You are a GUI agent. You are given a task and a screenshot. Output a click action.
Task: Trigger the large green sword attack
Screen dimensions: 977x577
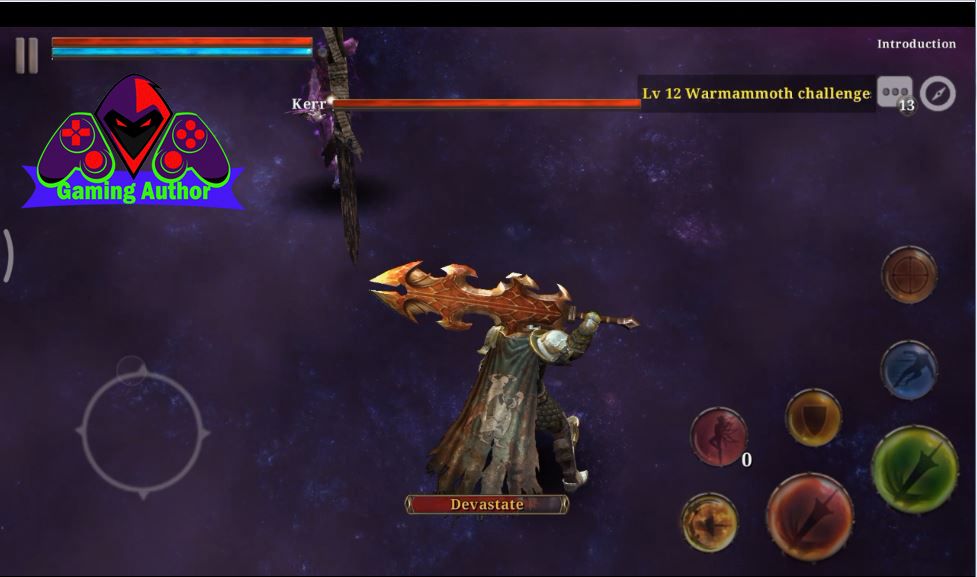tap(914, 469)
